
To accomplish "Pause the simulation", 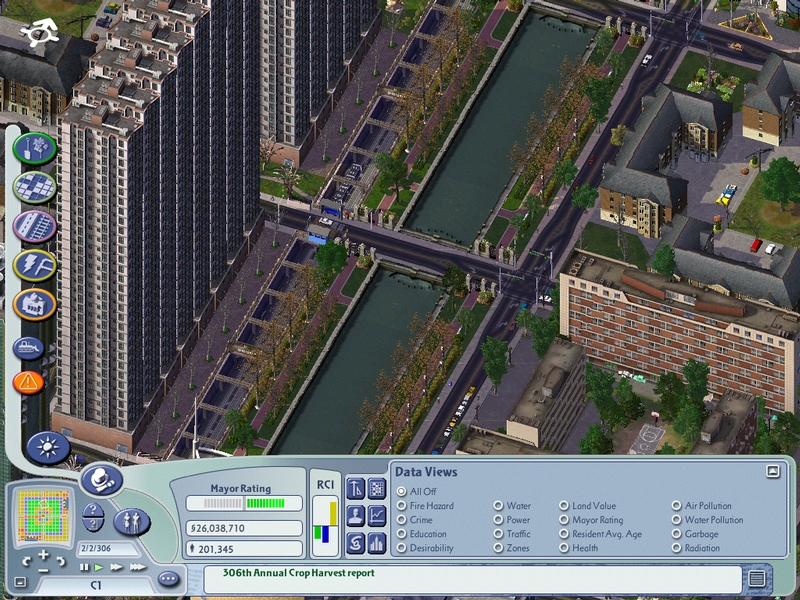I will tap(84, 567).
